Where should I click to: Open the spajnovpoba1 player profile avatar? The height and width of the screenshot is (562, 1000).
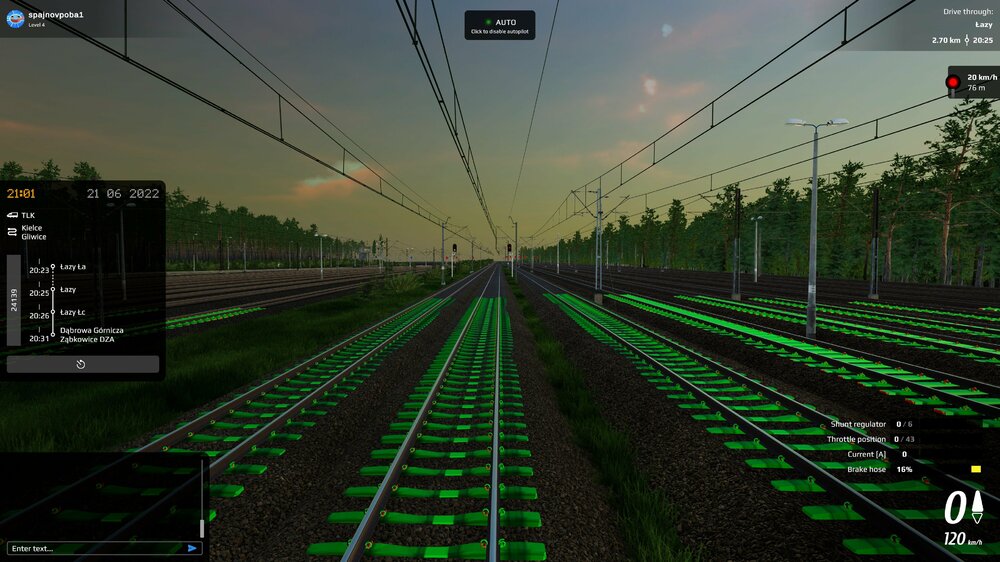(15, 18)
